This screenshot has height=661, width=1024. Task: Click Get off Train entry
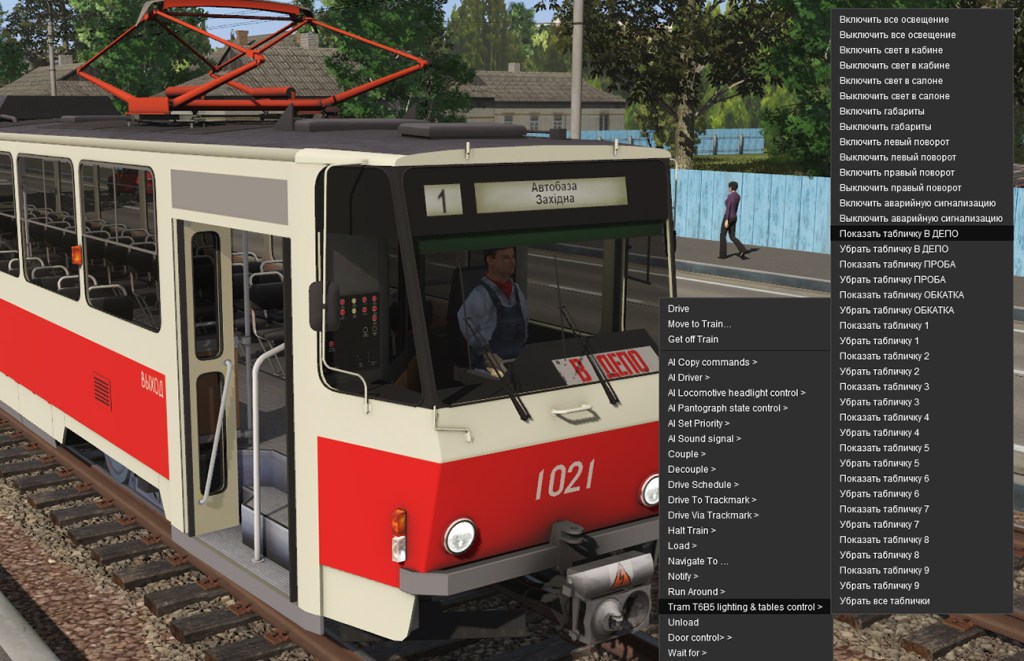click(x=693, y=339)
